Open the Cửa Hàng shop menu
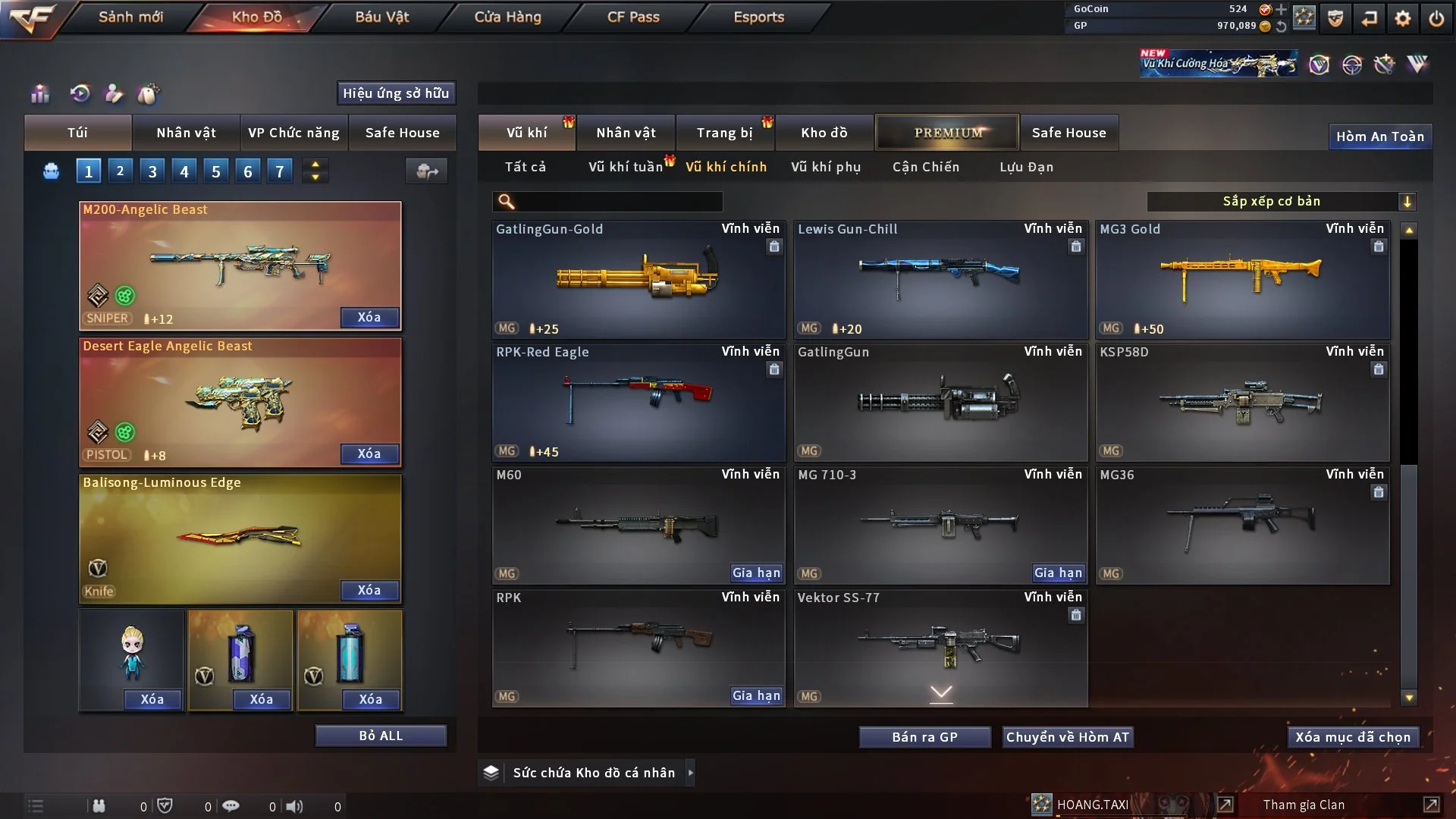 pyautogui.click(x=507, y=17)
